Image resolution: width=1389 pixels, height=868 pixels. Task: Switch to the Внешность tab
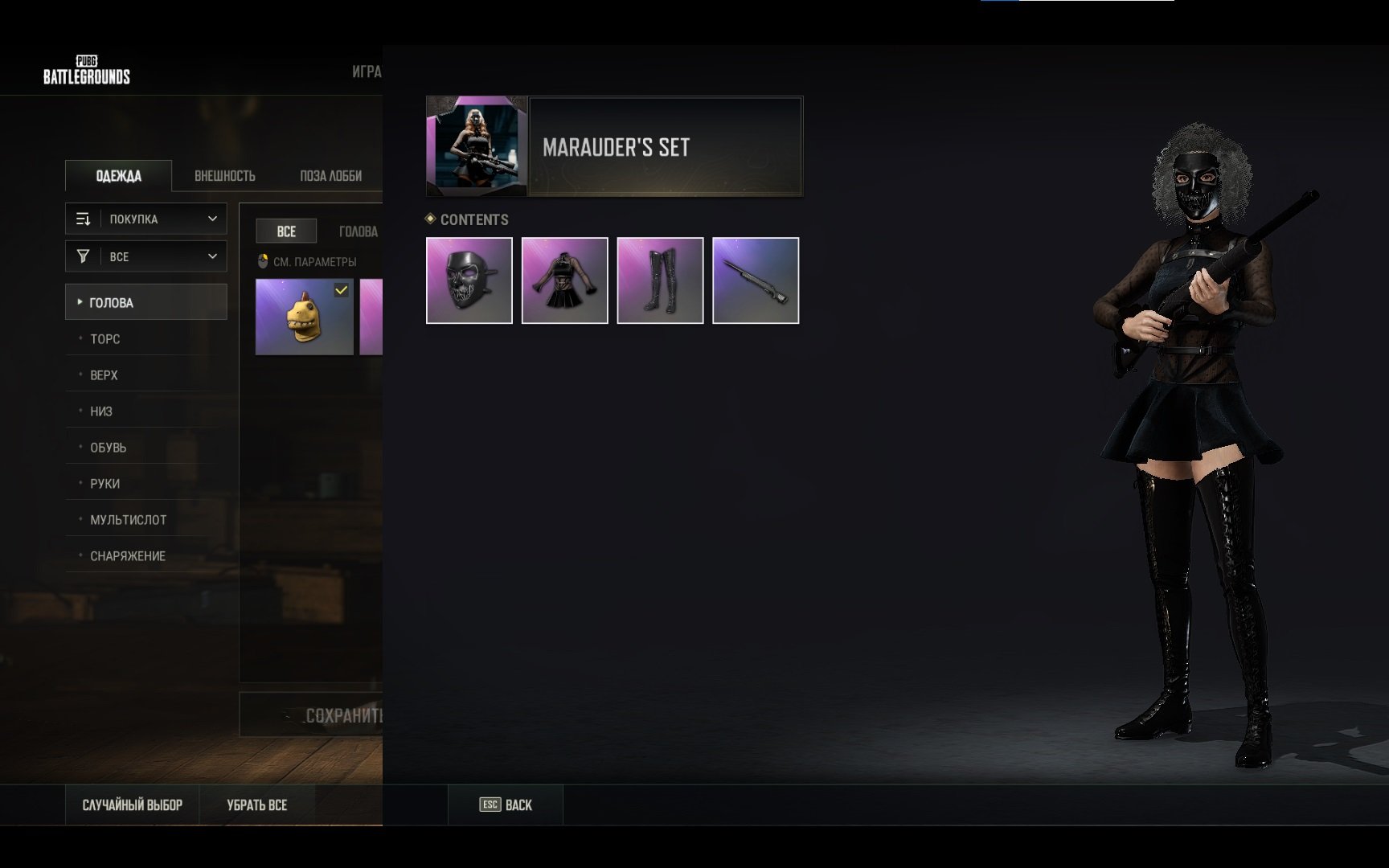coord(225,176)
